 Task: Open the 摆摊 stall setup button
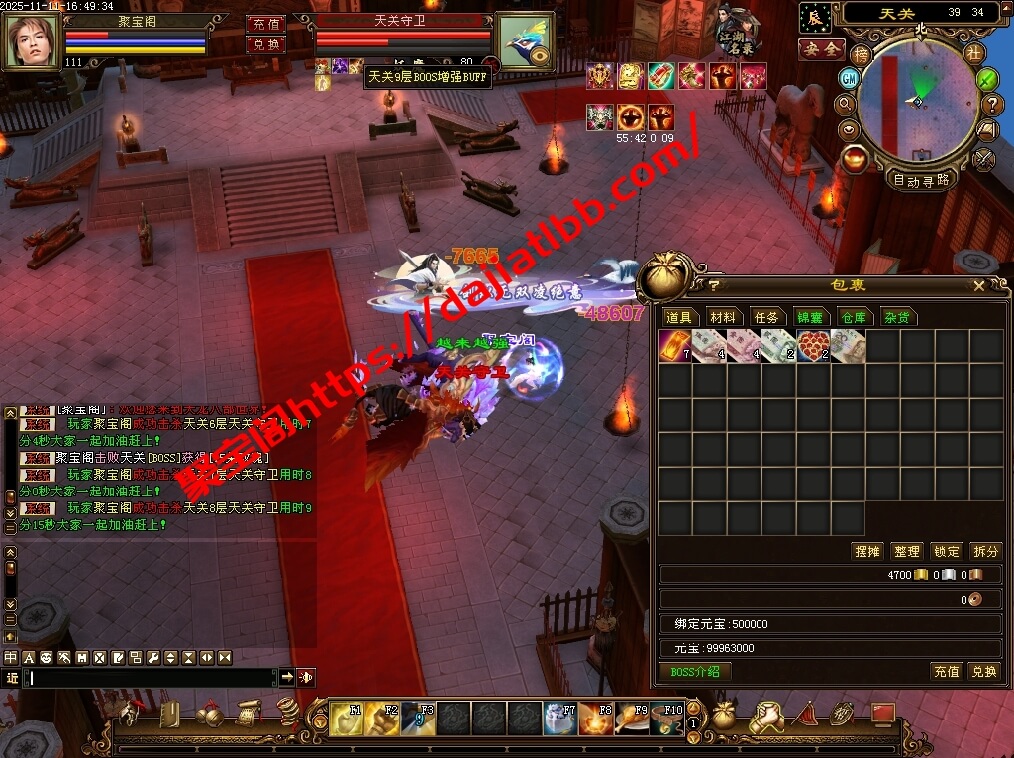click(x=866, y=551)
